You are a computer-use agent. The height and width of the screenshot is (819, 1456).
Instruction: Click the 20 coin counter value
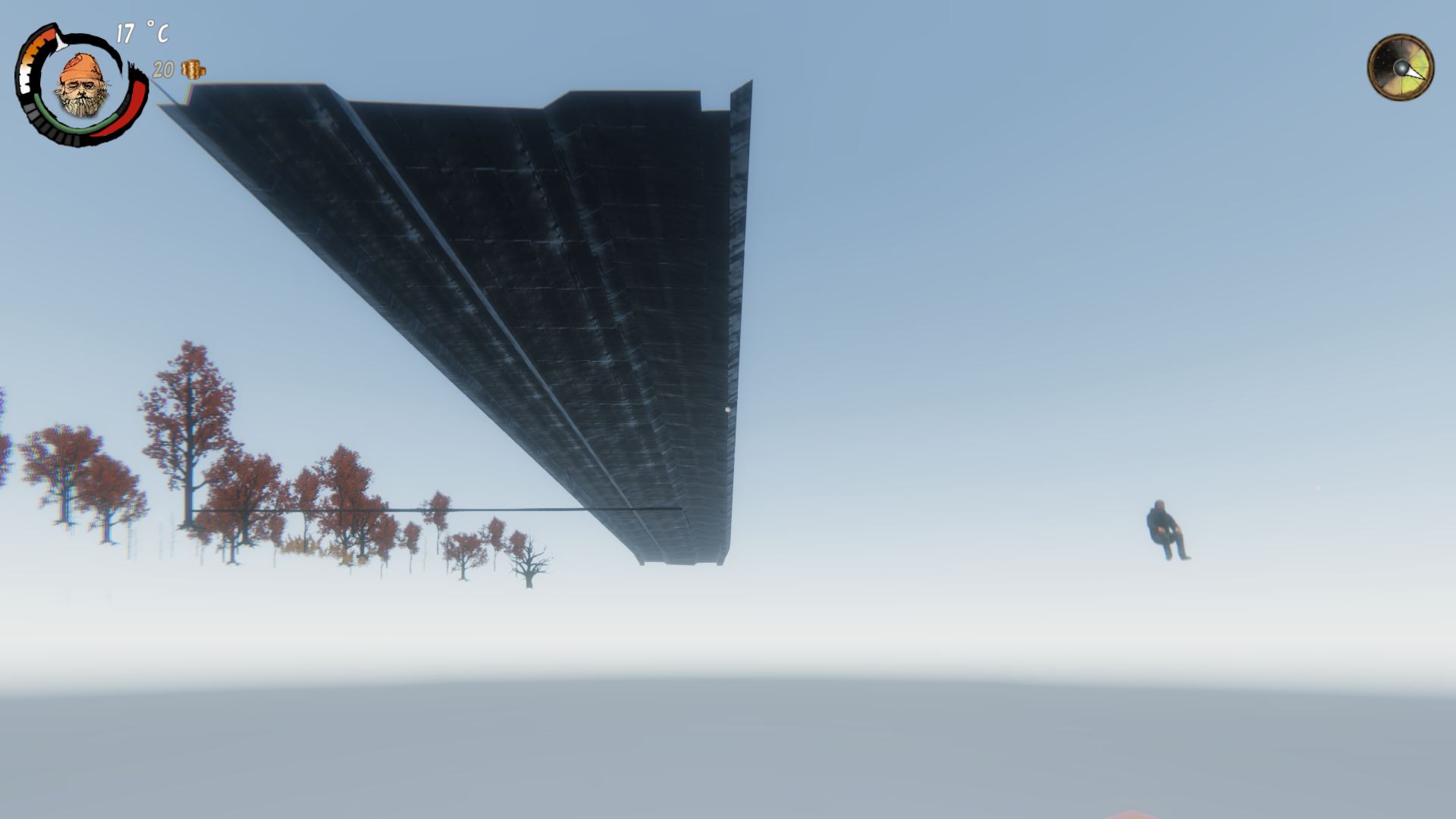(x=163, y=69)
